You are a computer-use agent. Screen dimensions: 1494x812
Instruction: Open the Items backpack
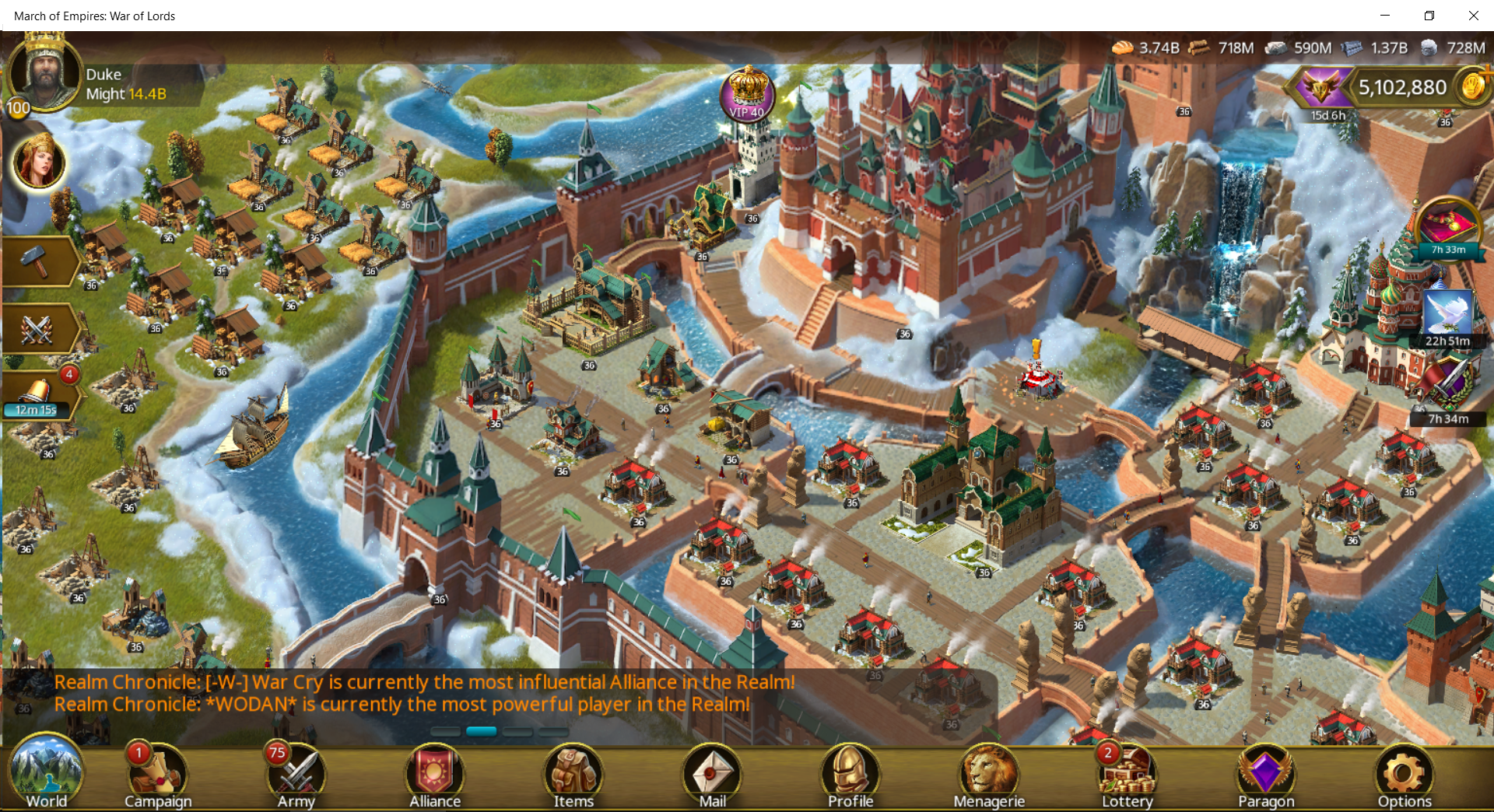pos(573,776)
